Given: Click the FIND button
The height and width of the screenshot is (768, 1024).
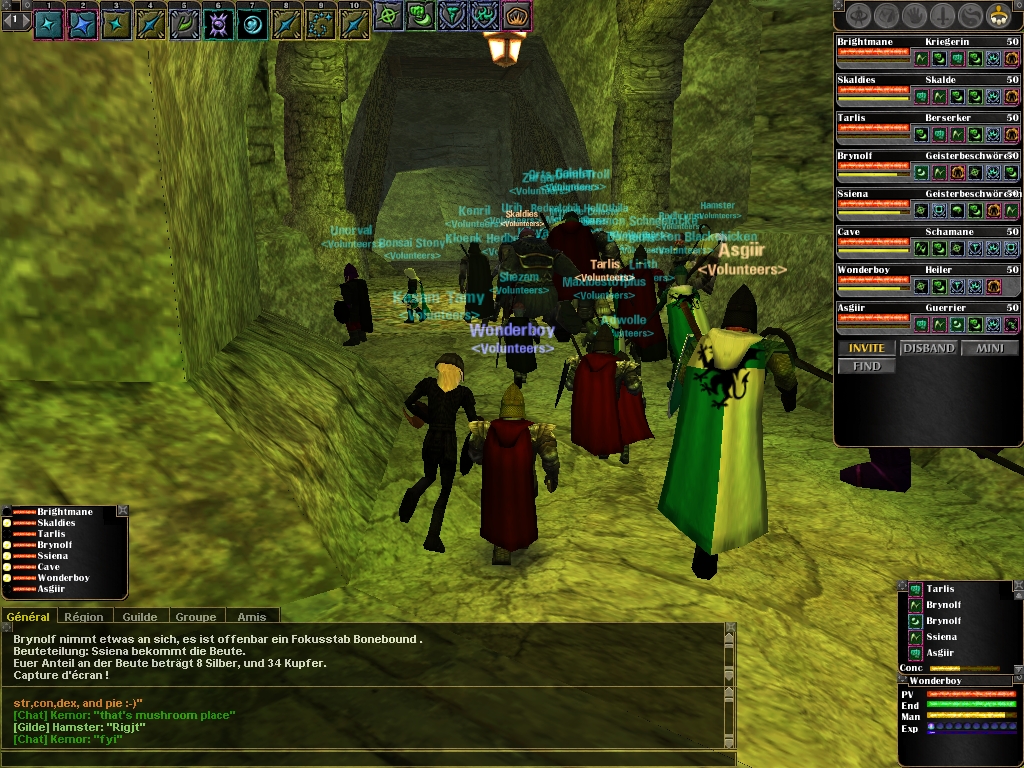Looking at the screenshot, I should click(x=866, y=366).
